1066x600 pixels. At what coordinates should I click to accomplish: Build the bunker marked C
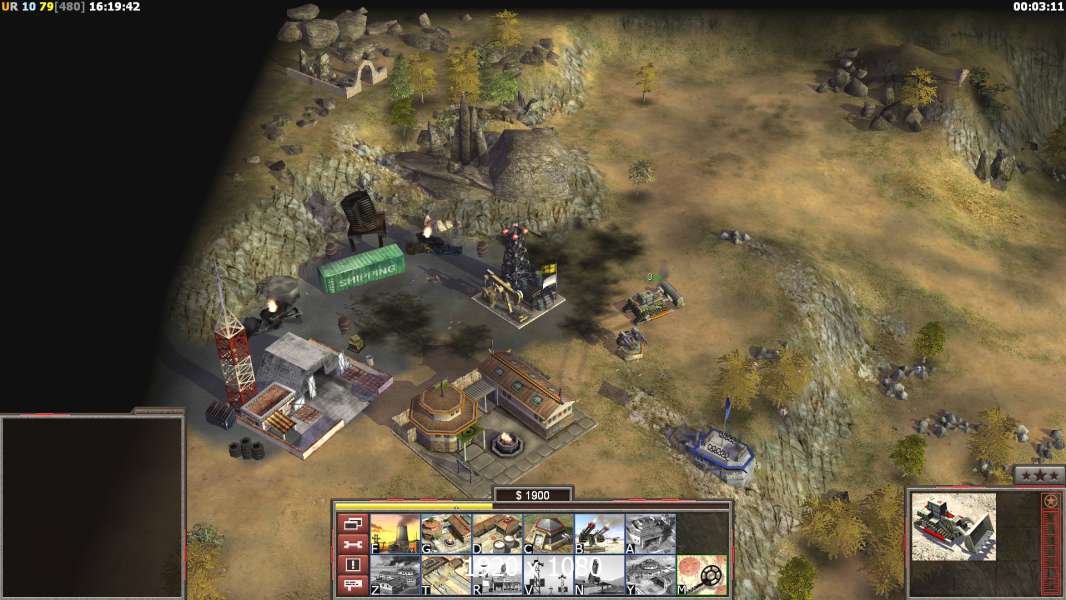point(547,533)
